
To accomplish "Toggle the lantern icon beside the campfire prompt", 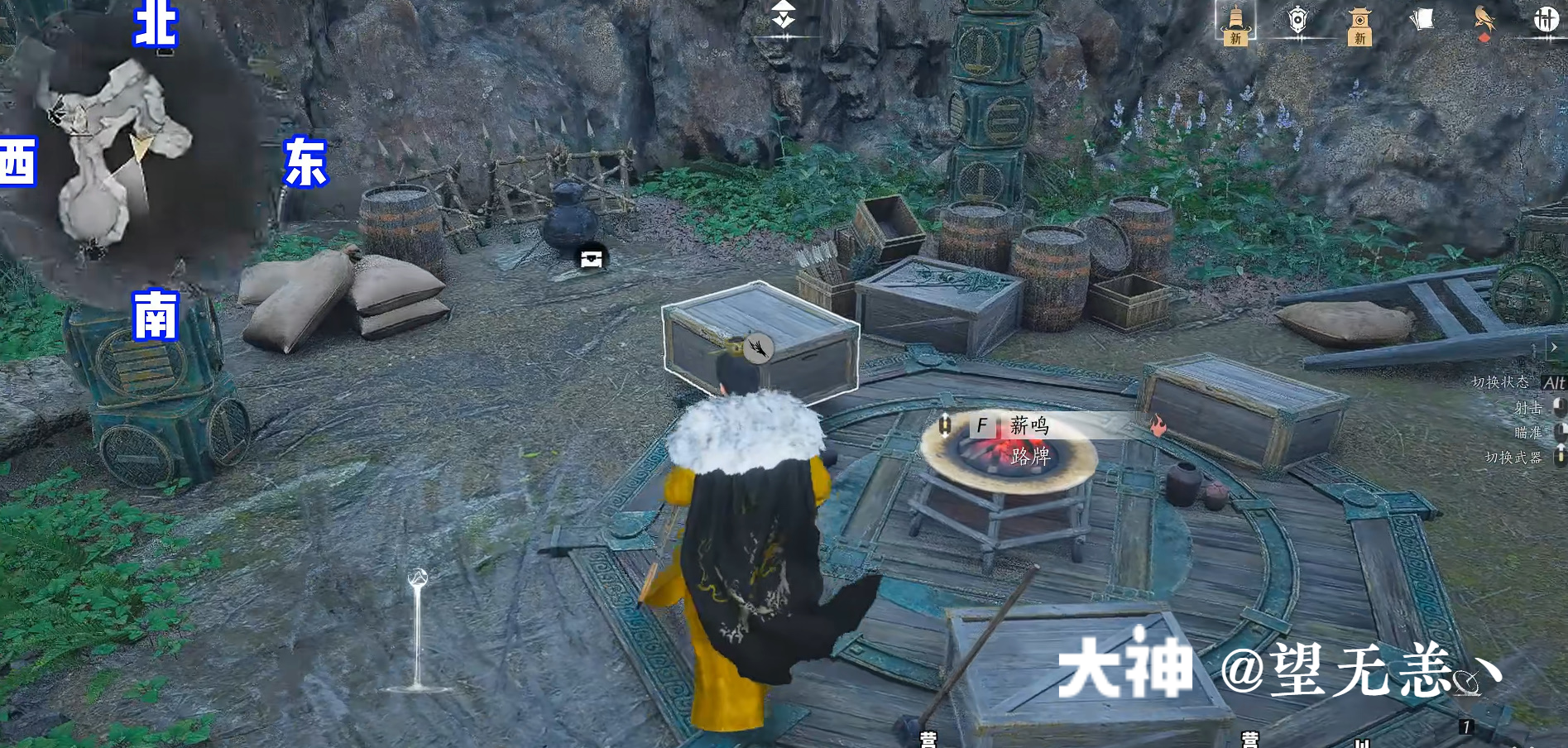I will pyautogui.click(x=946, y=424).
